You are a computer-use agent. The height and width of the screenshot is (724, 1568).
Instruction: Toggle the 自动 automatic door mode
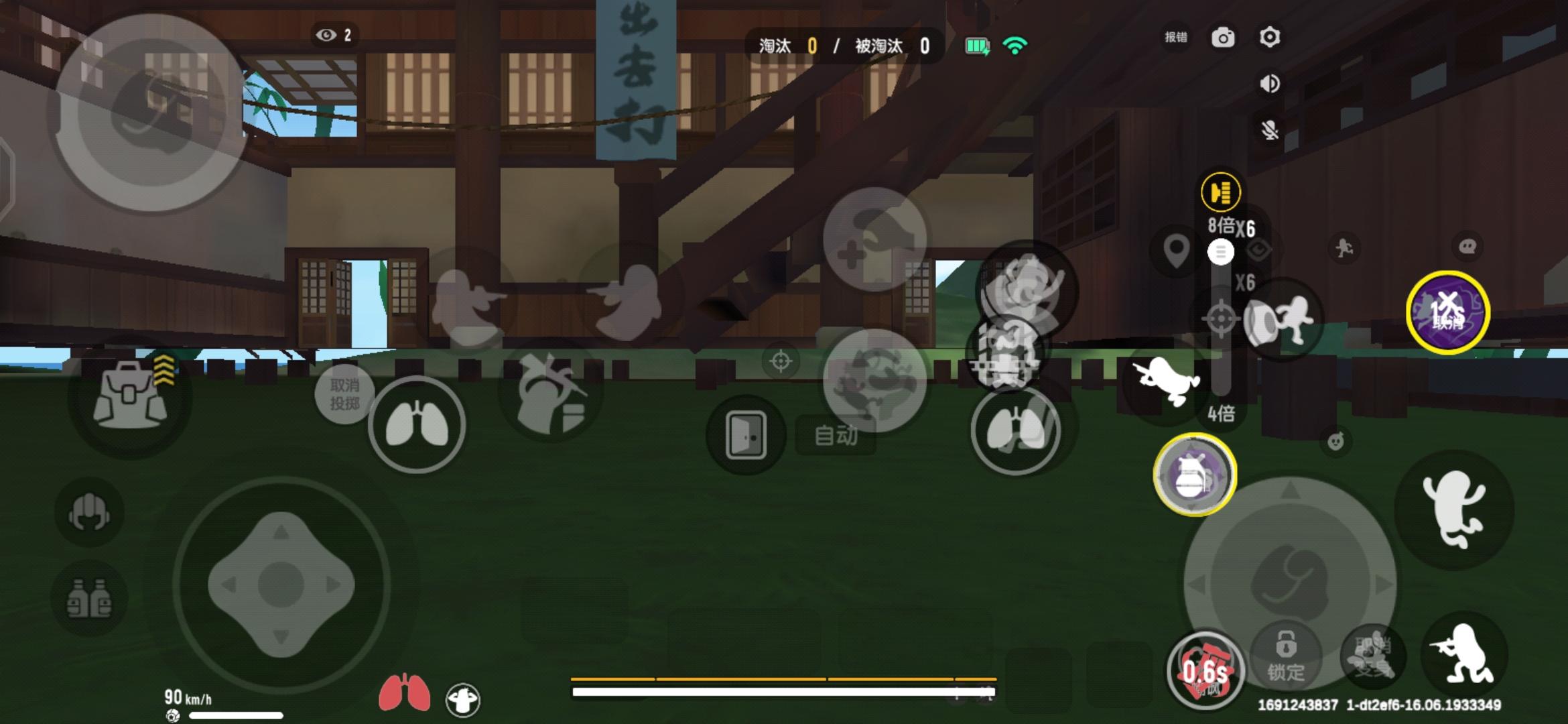tap(837, 433)
